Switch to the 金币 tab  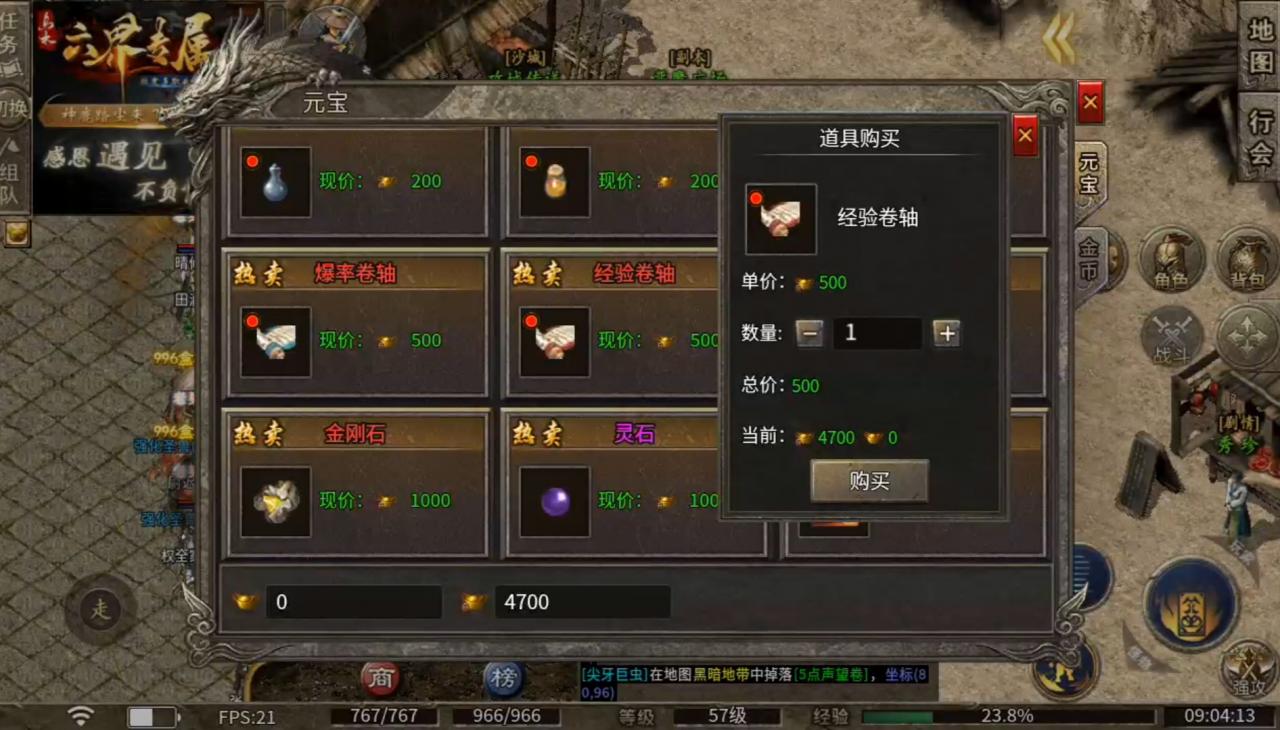[1087, 255]
